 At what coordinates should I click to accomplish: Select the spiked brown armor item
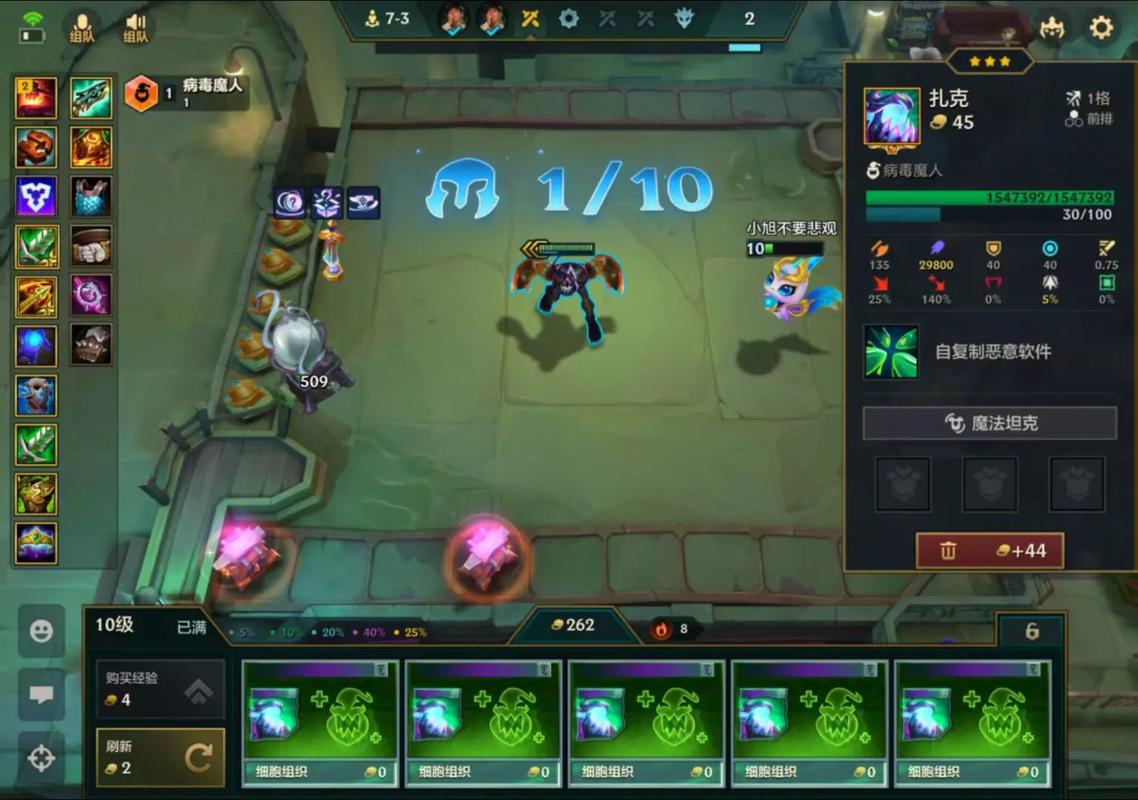(x=92, y=345)
